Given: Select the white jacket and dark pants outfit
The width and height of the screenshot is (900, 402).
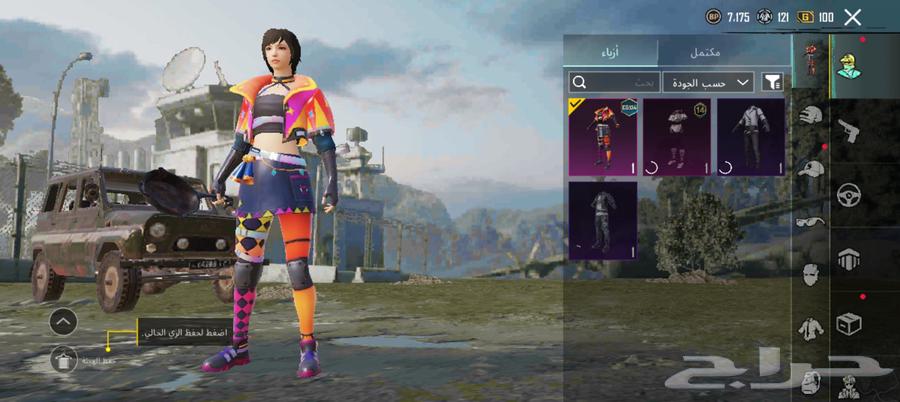Looking at the screenshot, I should (x=750, y=137).
